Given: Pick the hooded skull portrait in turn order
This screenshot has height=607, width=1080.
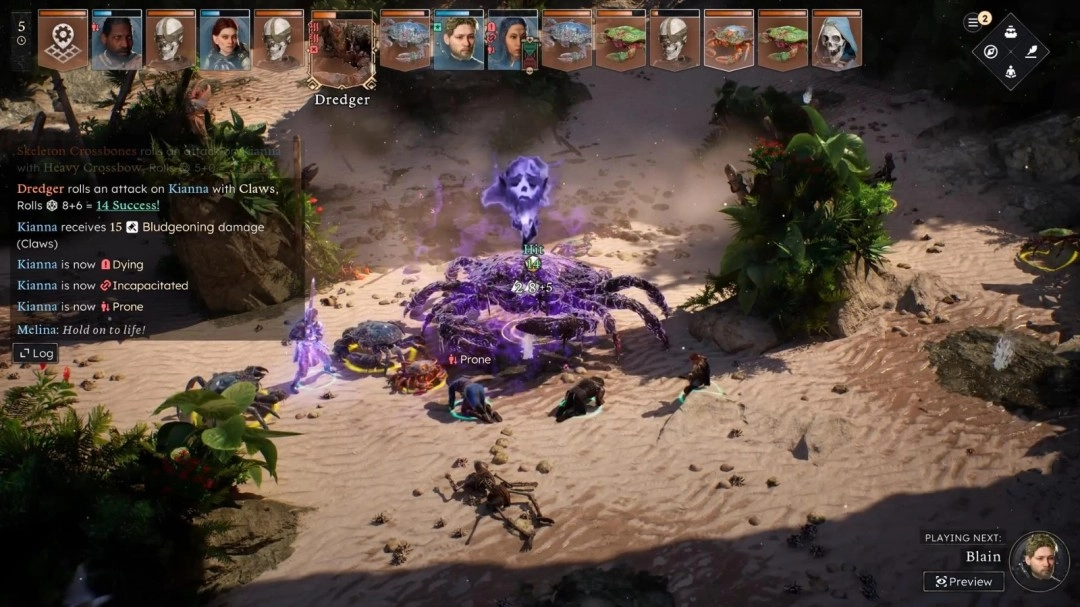Looking at the screenshot, I should coord(837,41).
